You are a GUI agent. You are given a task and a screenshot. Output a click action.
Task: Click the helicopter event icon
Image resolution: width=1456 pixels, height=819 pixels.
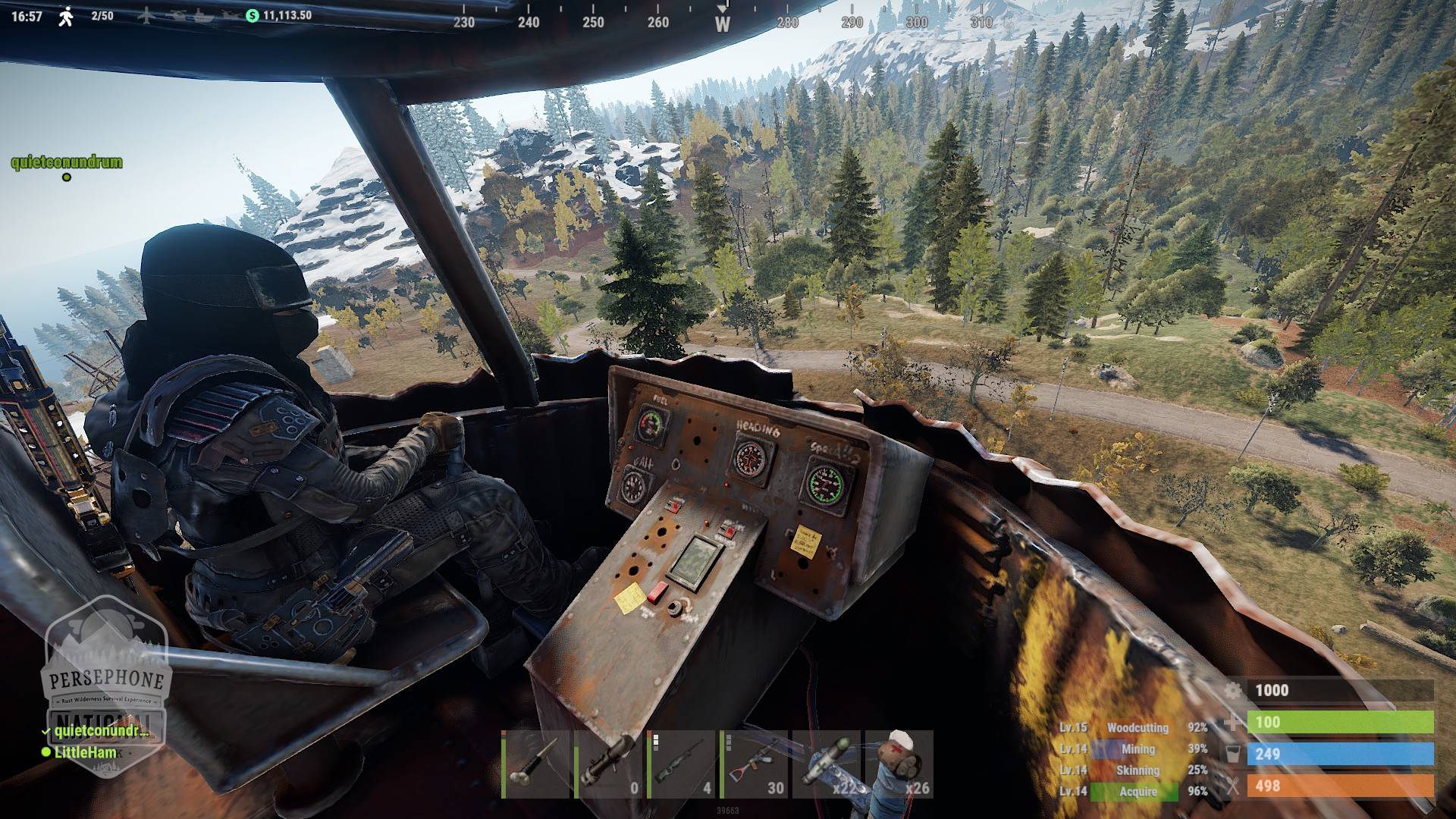point(175,15)
